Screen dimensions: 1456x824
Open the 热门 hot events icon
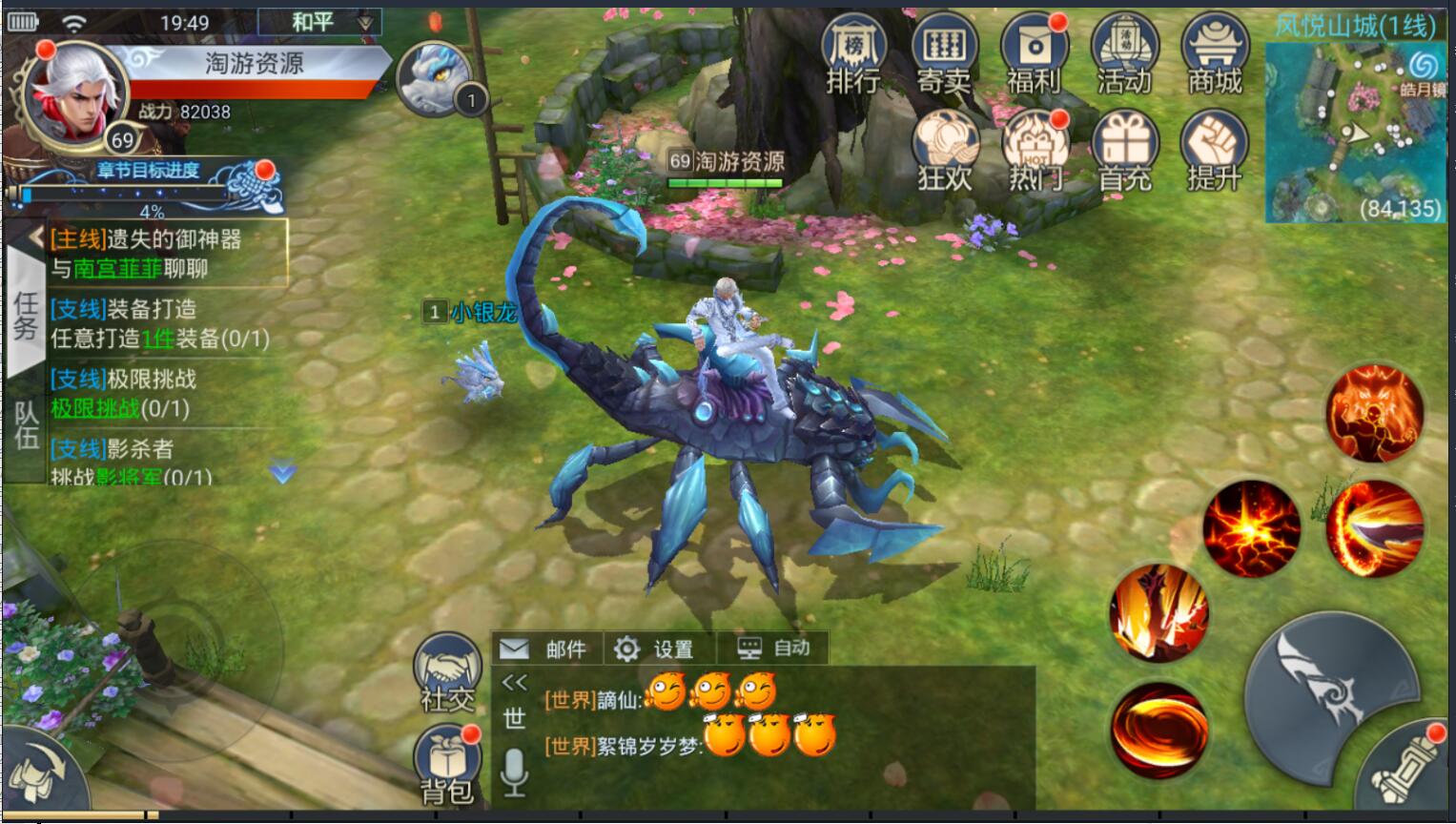(1035, 152)
